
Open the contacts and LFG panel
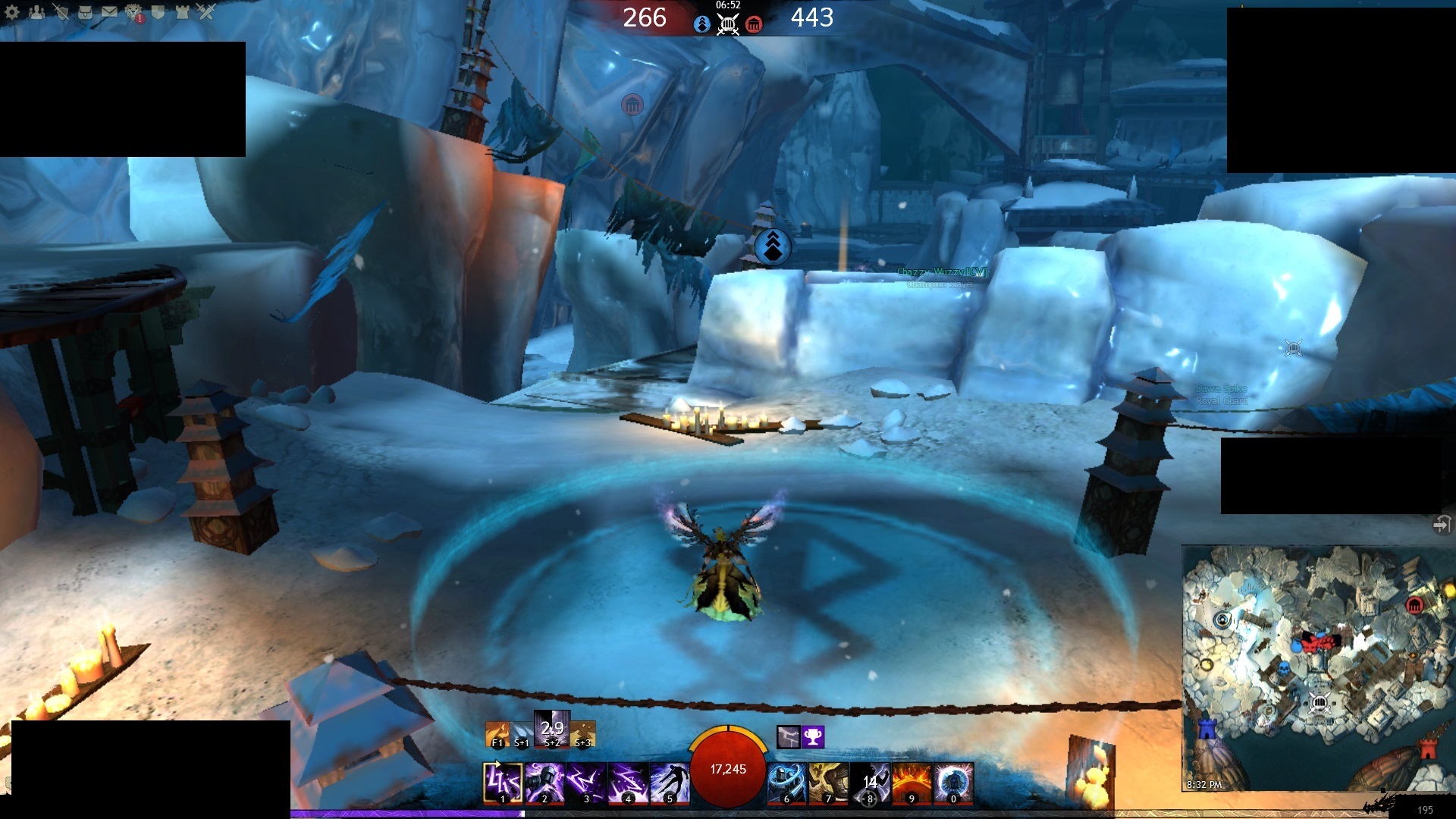pos(36,12)
